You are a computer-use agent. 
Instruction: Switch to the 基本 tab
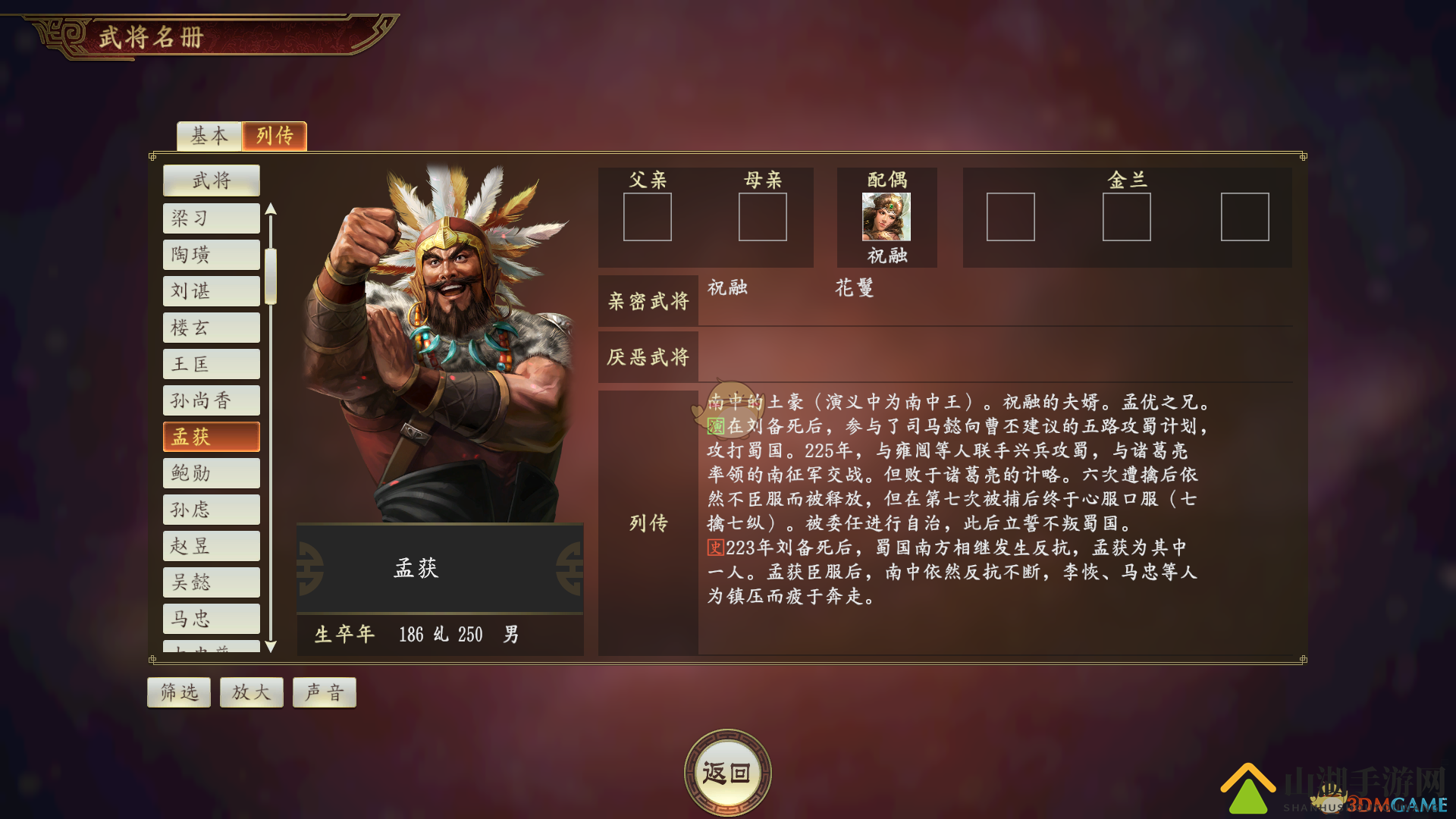coord(209,136)
